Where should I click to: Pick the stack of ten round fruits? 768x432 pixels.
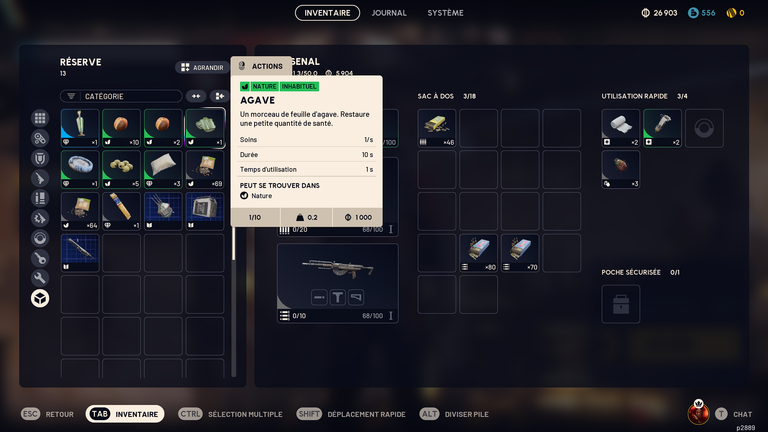click(121, 128)
